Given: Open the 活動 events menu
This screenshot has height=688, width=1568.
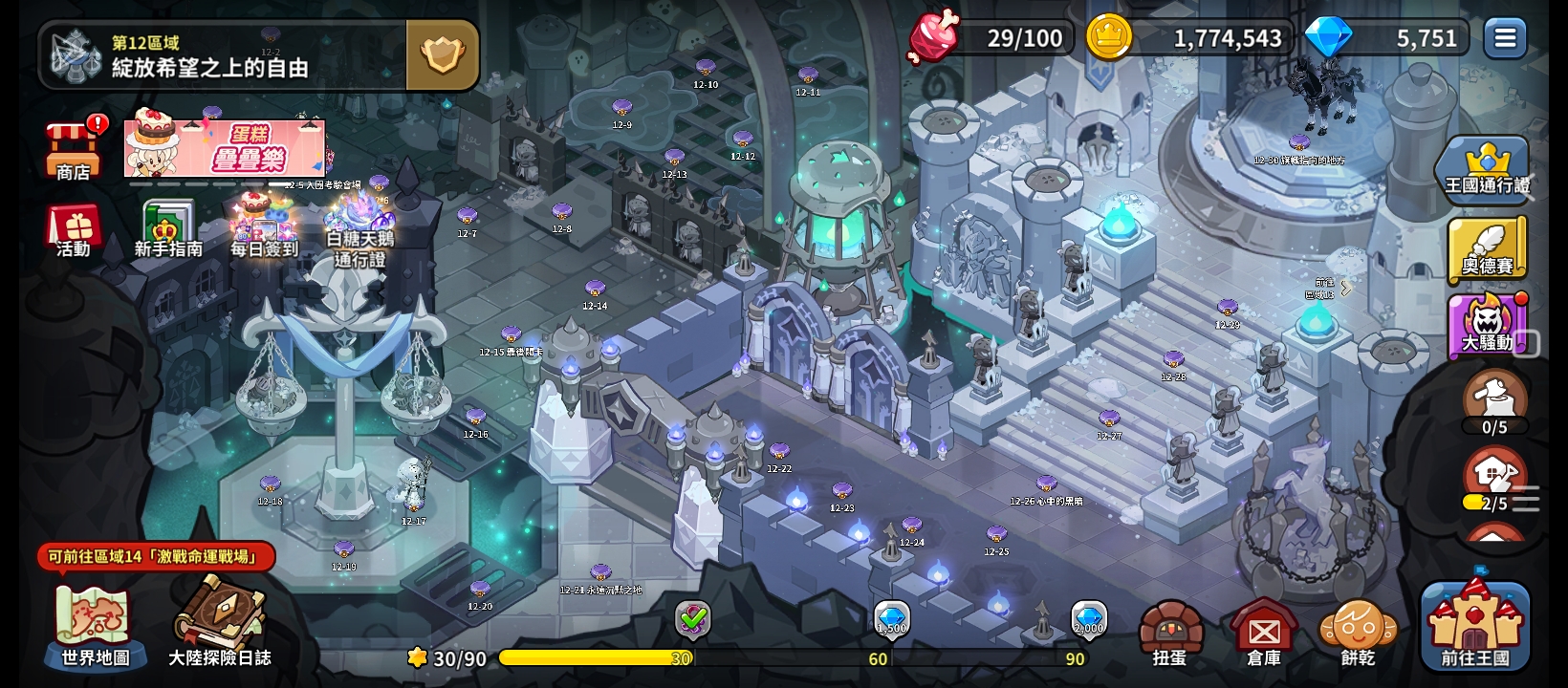Looking at the screenshot, I should (73, 232).
